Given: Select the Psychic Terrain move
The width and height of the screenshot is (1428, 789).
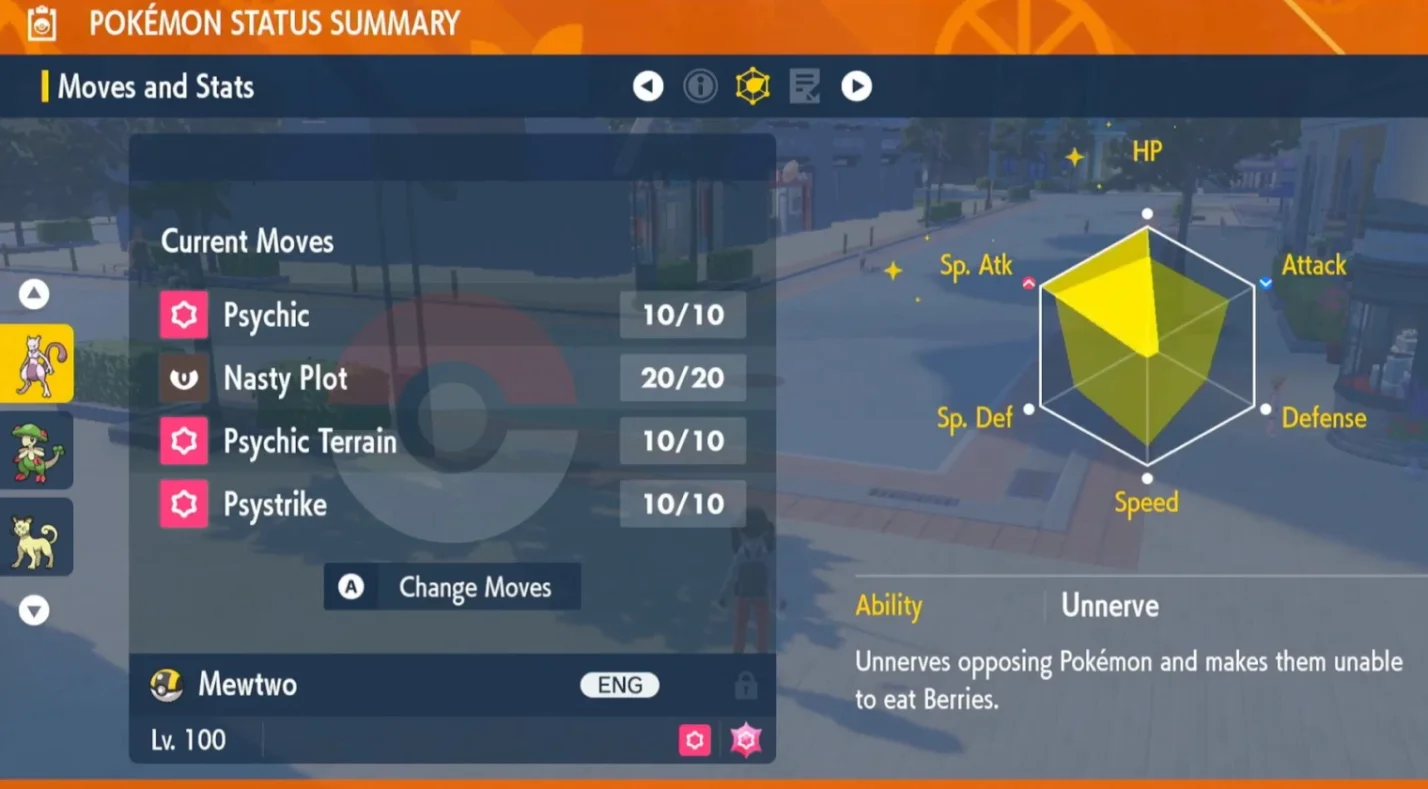Looking at the screenshot, I should click(452, 441).
